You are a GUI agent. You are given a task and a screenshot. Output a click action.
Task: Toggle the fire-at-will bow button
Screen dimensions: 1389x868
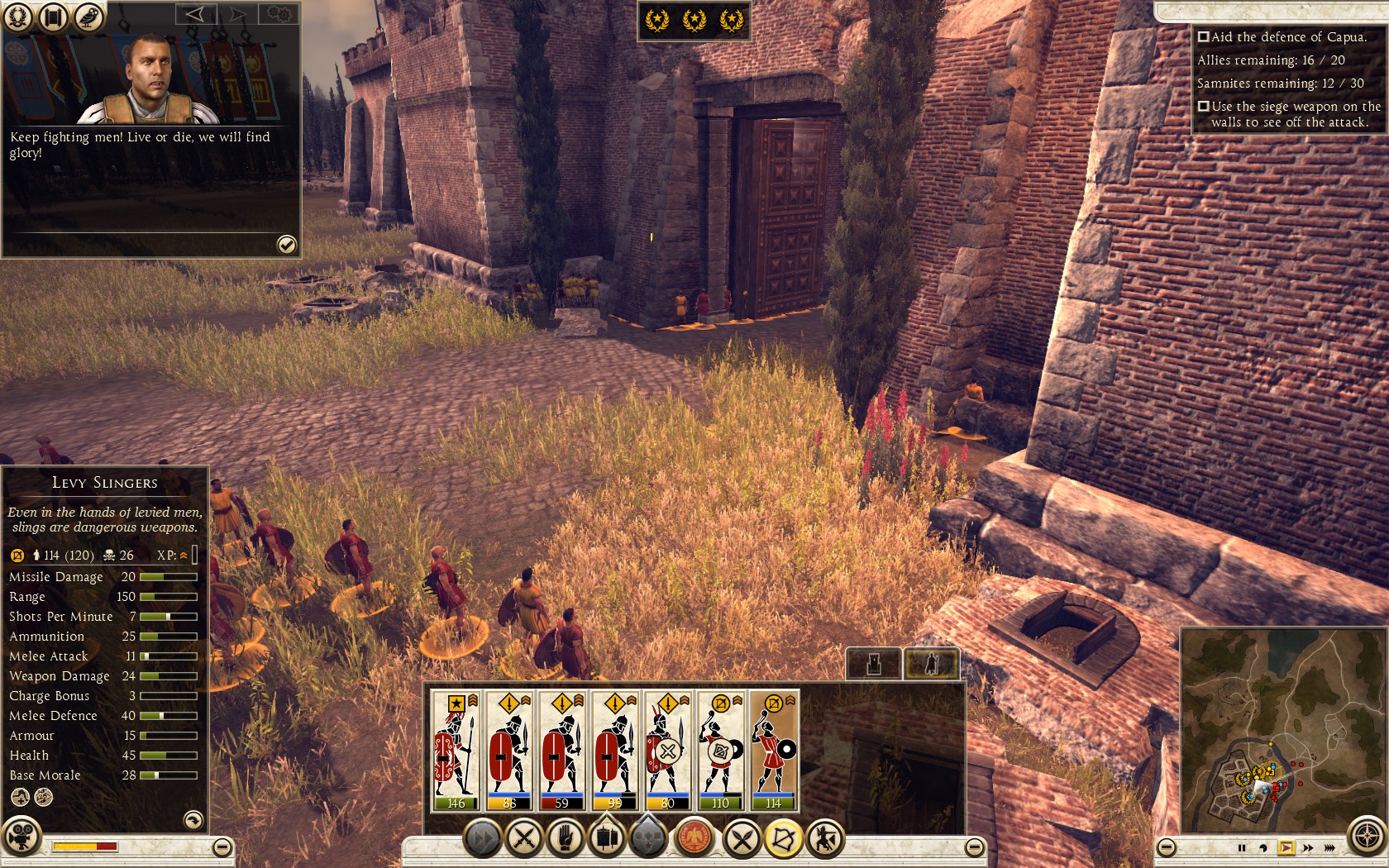click(782, 839)
